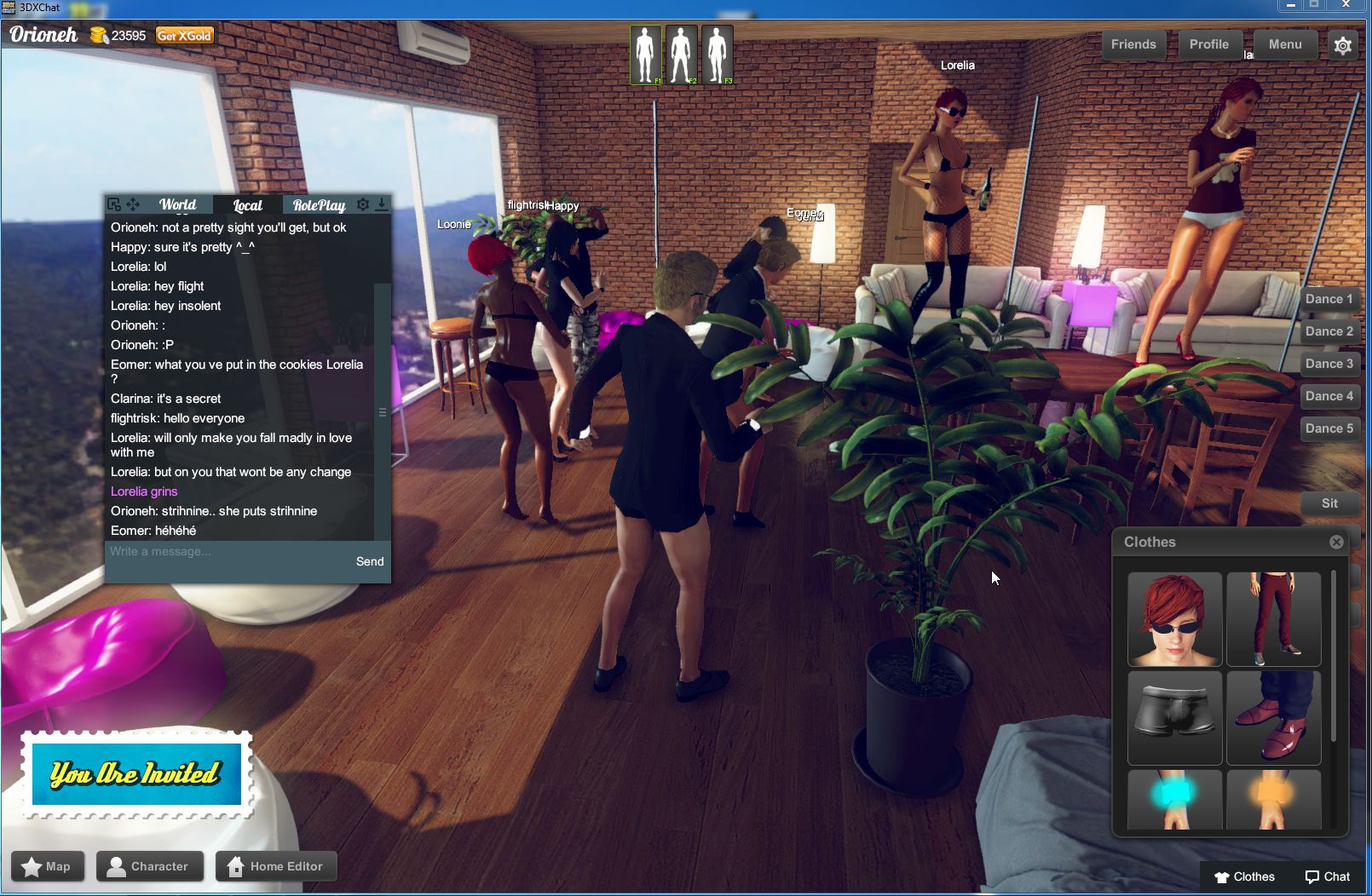Viewport: 1372px width, 896px height.
Task: Open the Home Editor
Action: [x=276, y=866]
